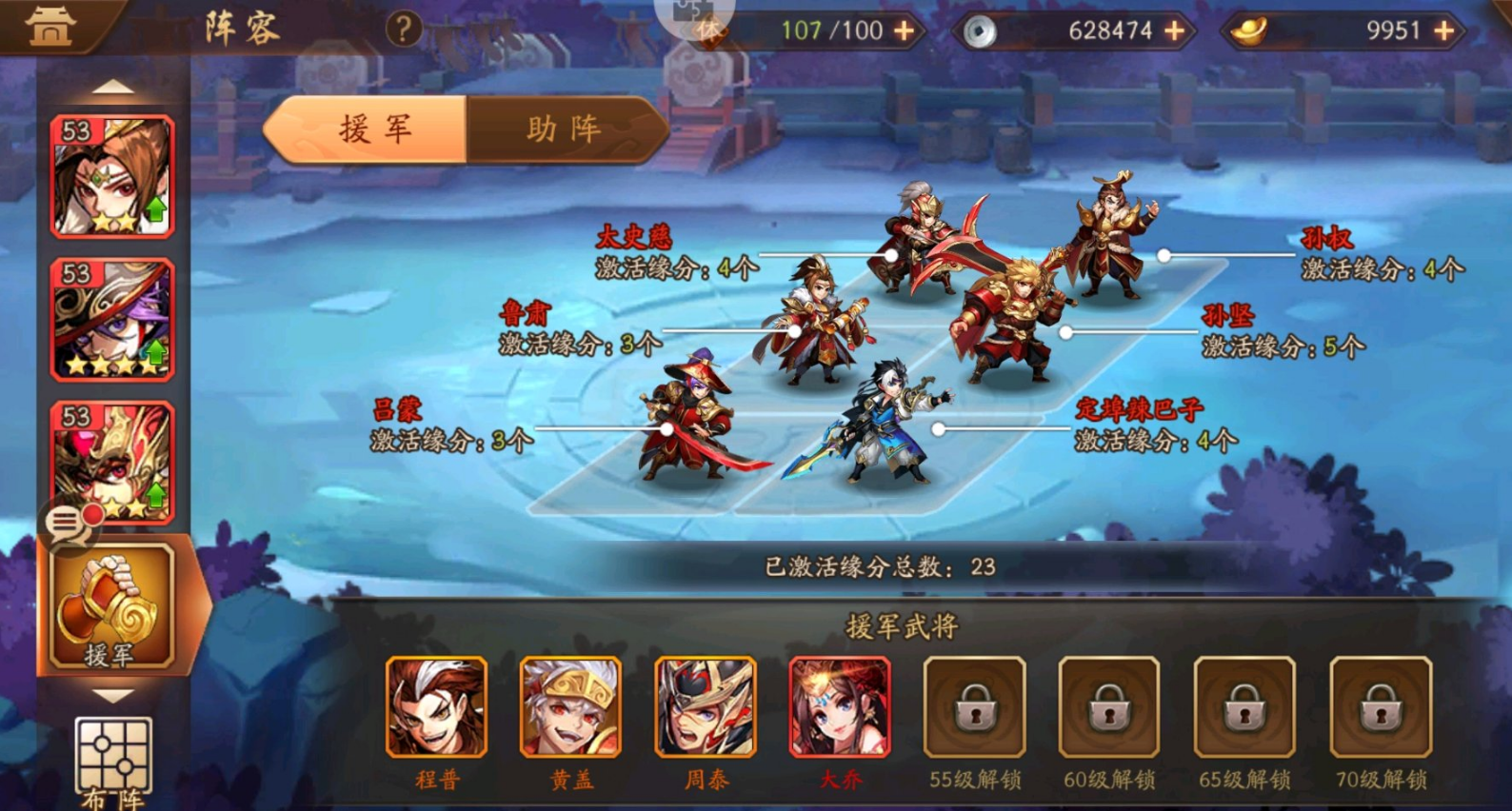Click the home palace icon top-left
Viewport: 1512px width, 811px height.
(50, 26)
